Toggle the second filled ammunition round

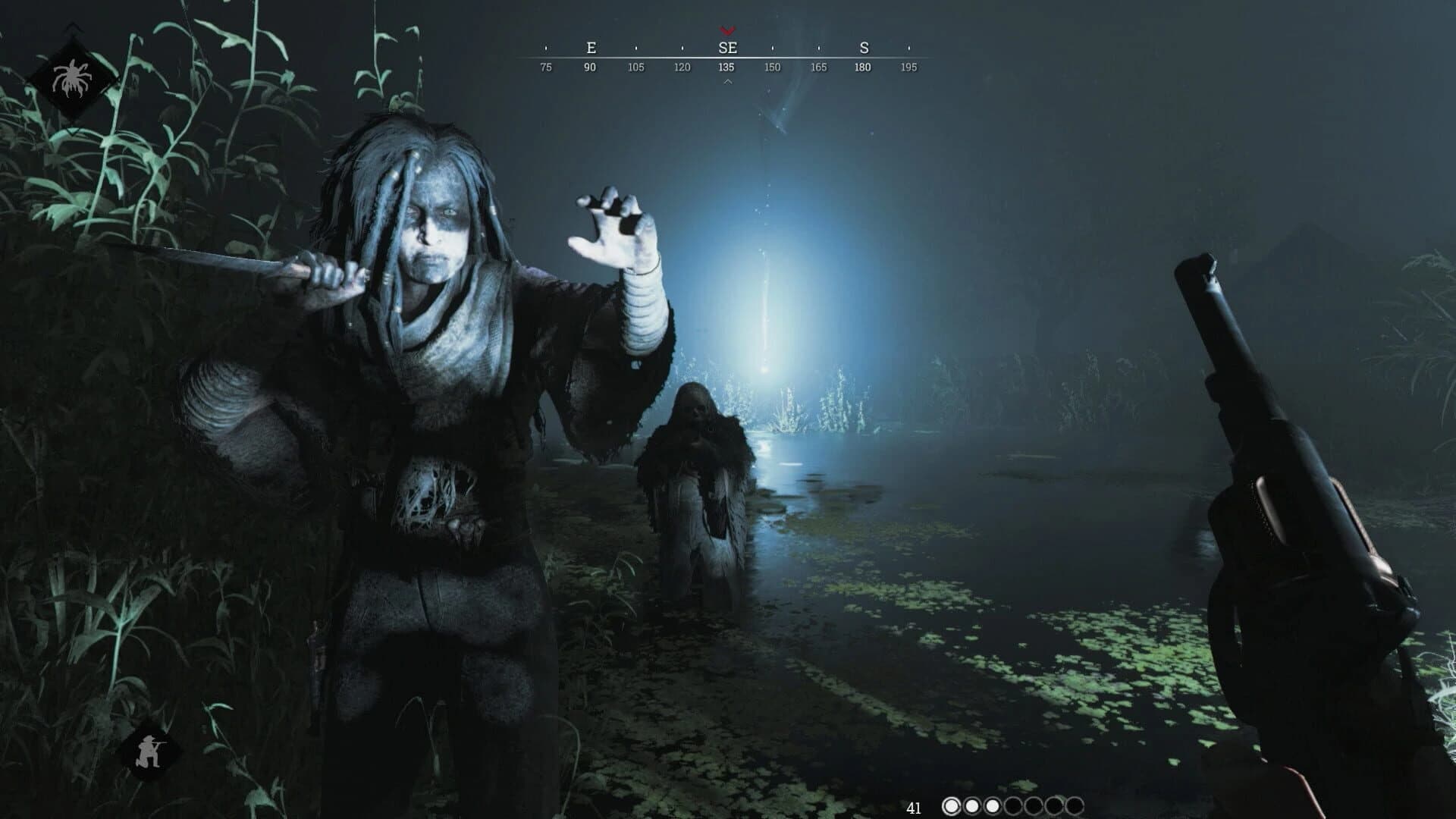[972, 805]
